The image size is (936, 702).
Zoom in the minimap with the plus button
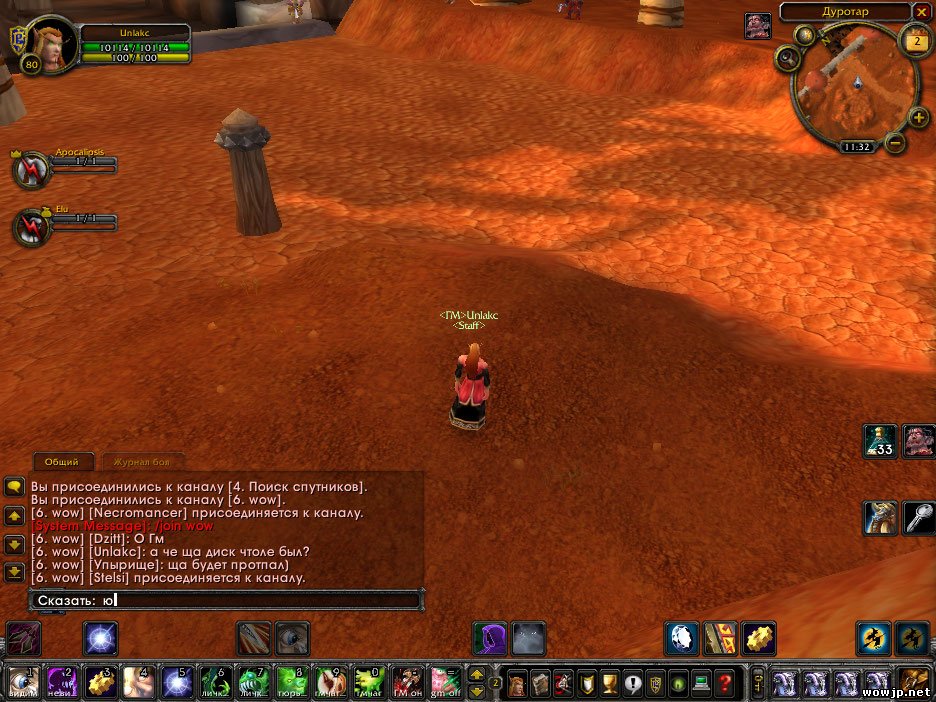click(919, 119)
